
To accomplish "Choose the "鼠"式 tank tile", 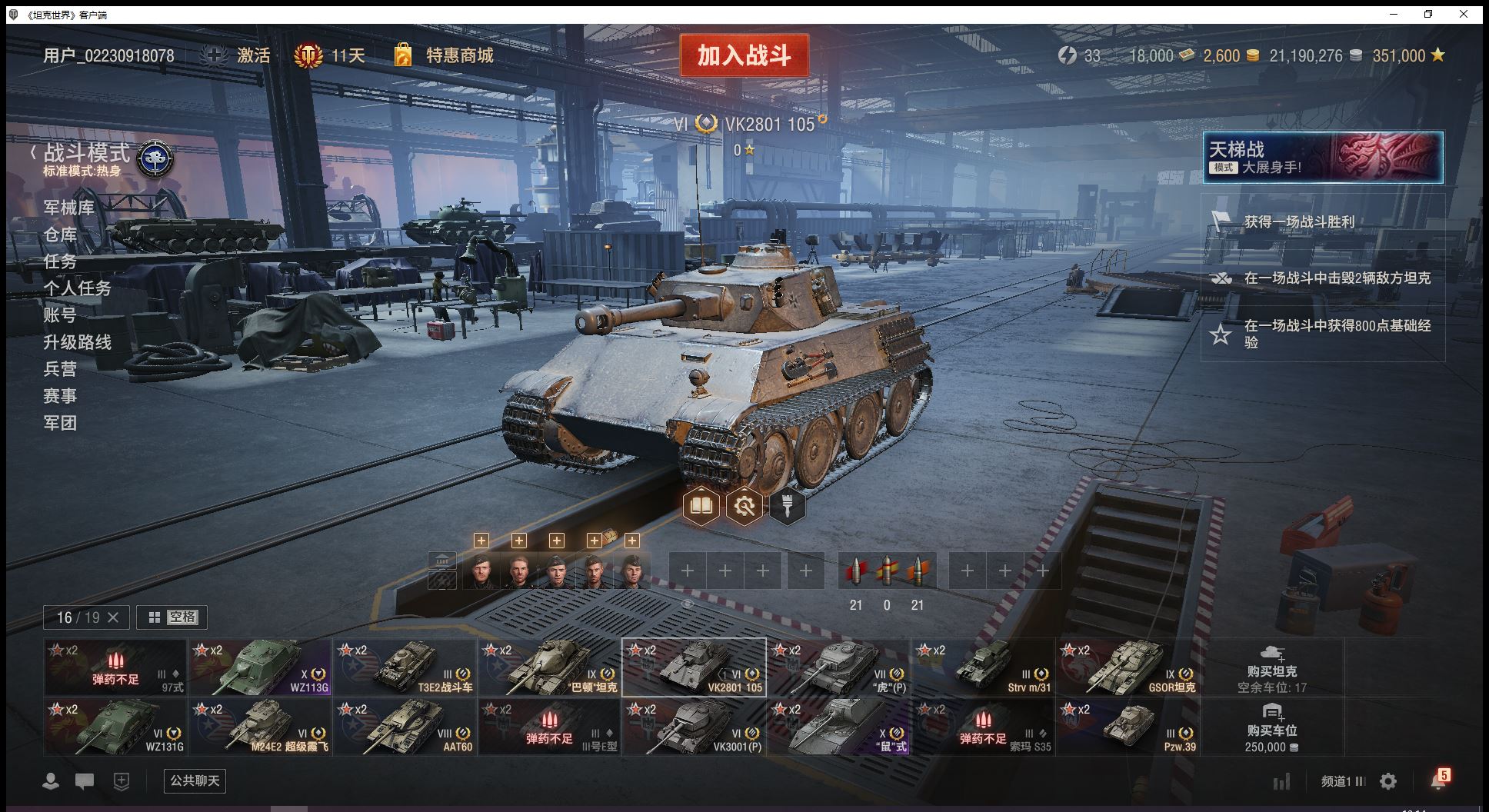I will 838,727.
